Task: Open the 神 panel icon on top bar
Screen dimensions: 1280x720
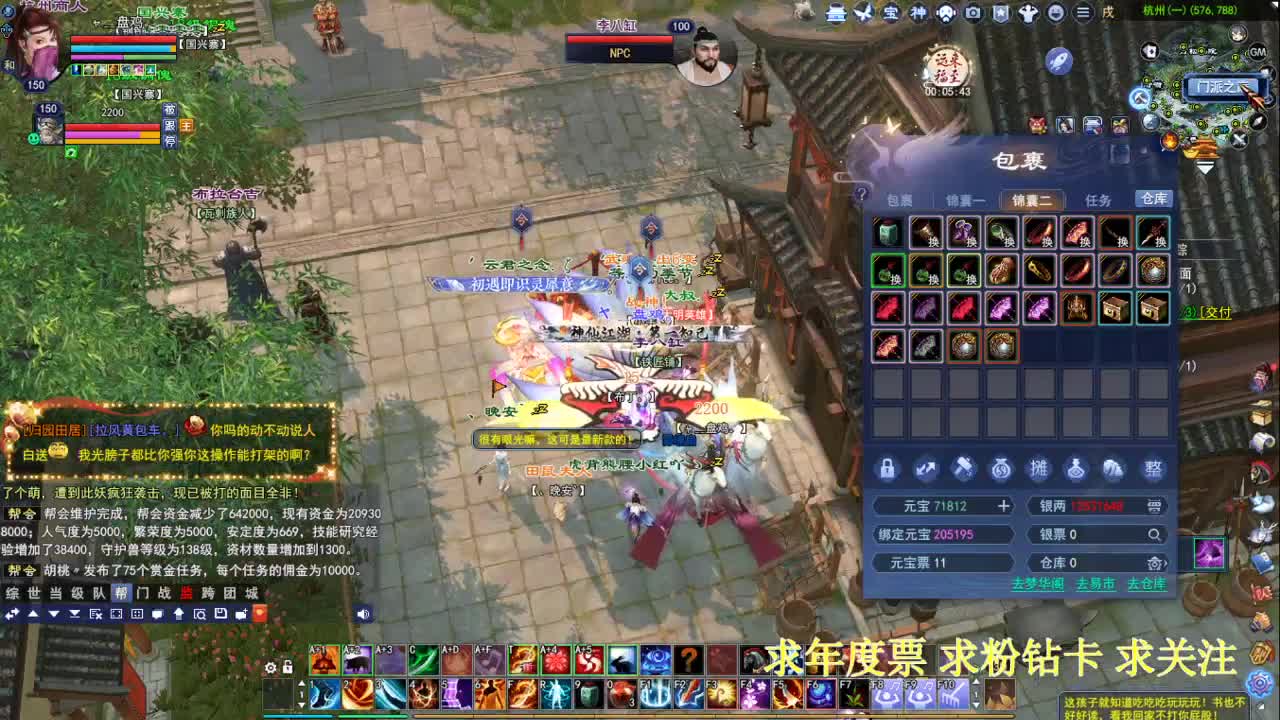Action: 917,13
